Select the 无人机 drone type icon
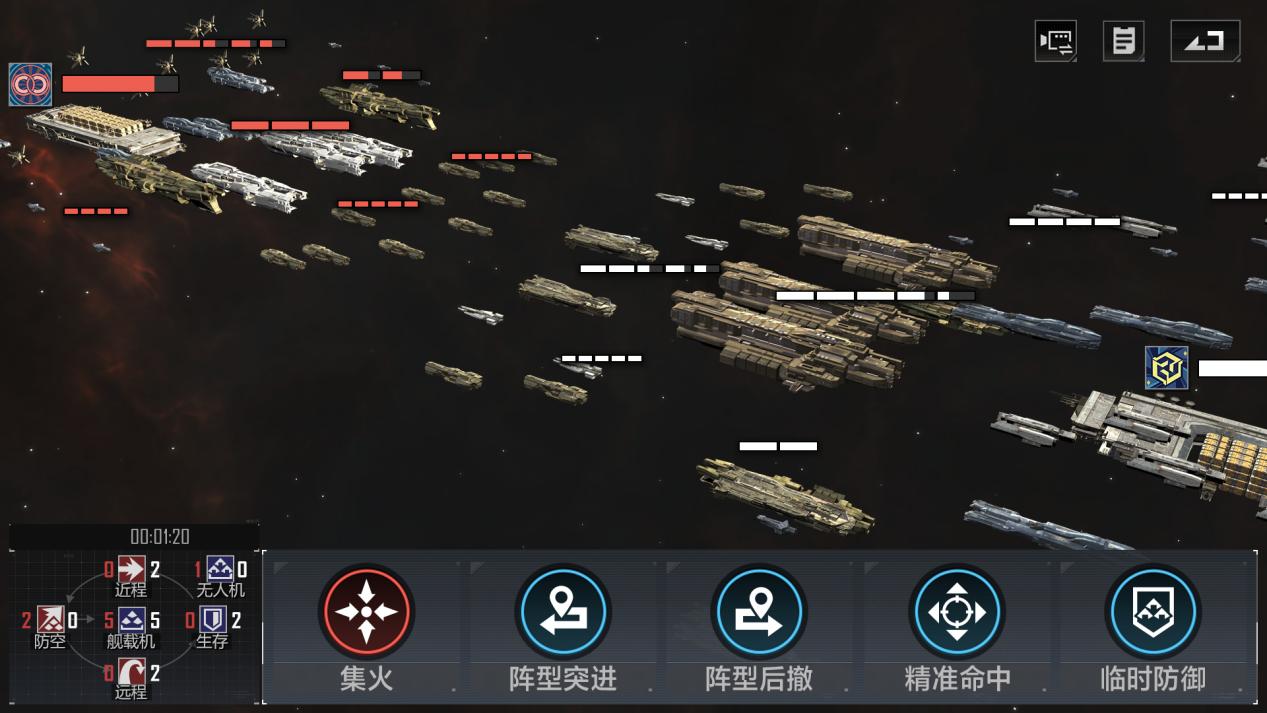The image size is (1267, 713). tap(220, 570)
